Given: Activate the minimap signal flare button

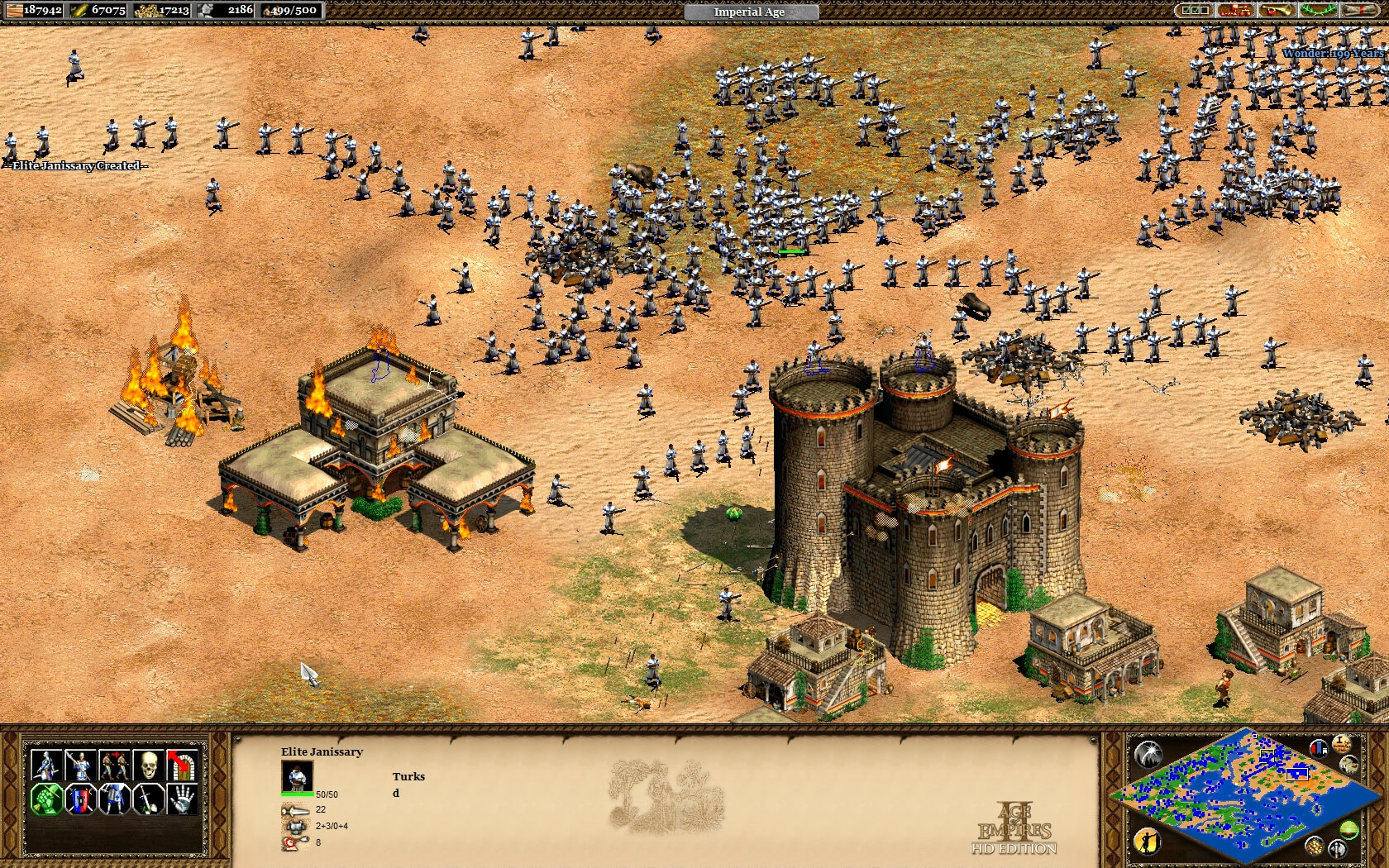Looking at the screenshot, I should pos(1148,753).
